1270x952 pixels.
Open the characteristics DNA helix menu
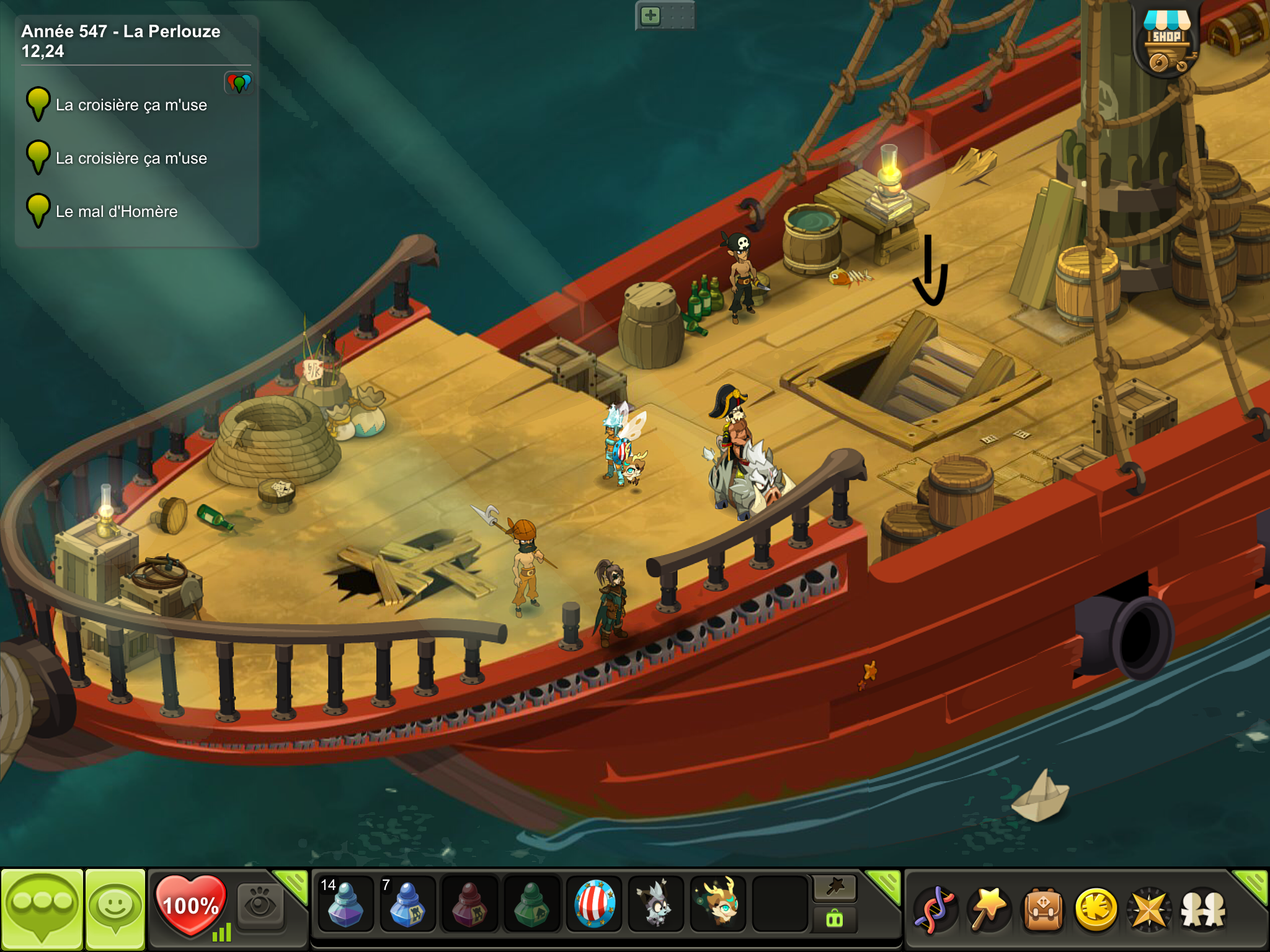pos(935,909)
